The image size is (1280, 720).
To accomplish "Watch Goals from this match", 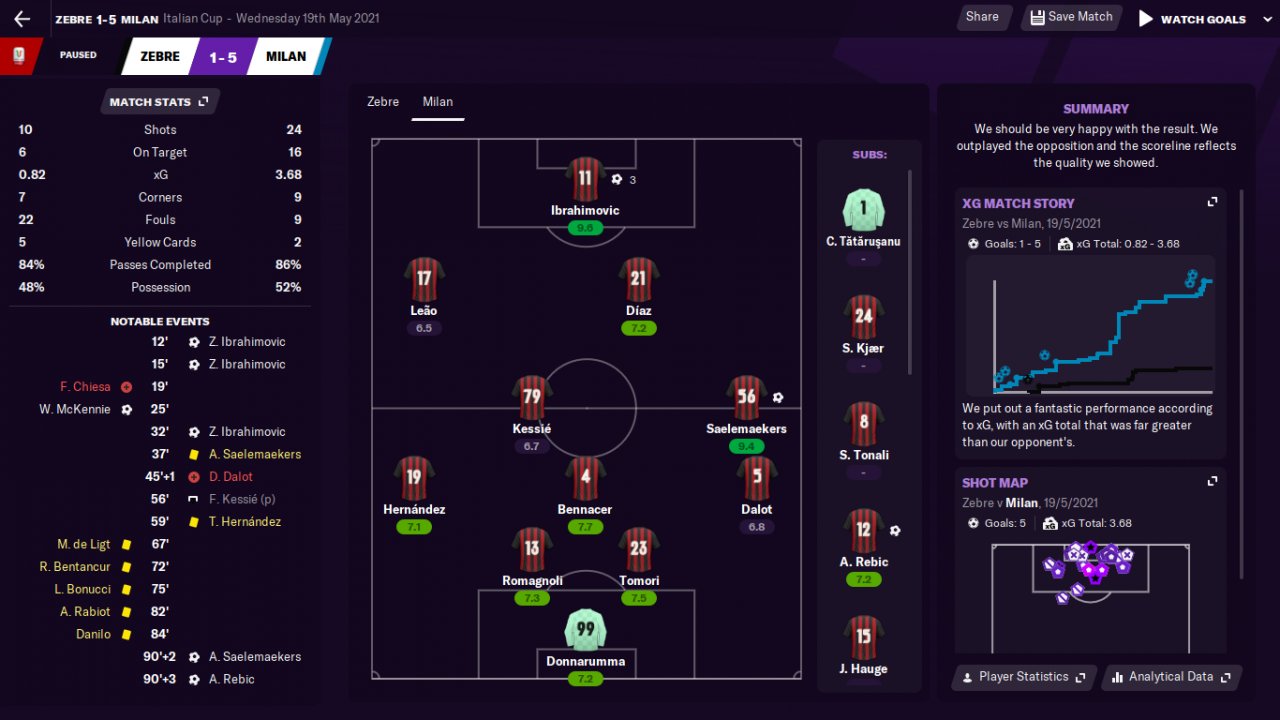I will pos(1192,18).
